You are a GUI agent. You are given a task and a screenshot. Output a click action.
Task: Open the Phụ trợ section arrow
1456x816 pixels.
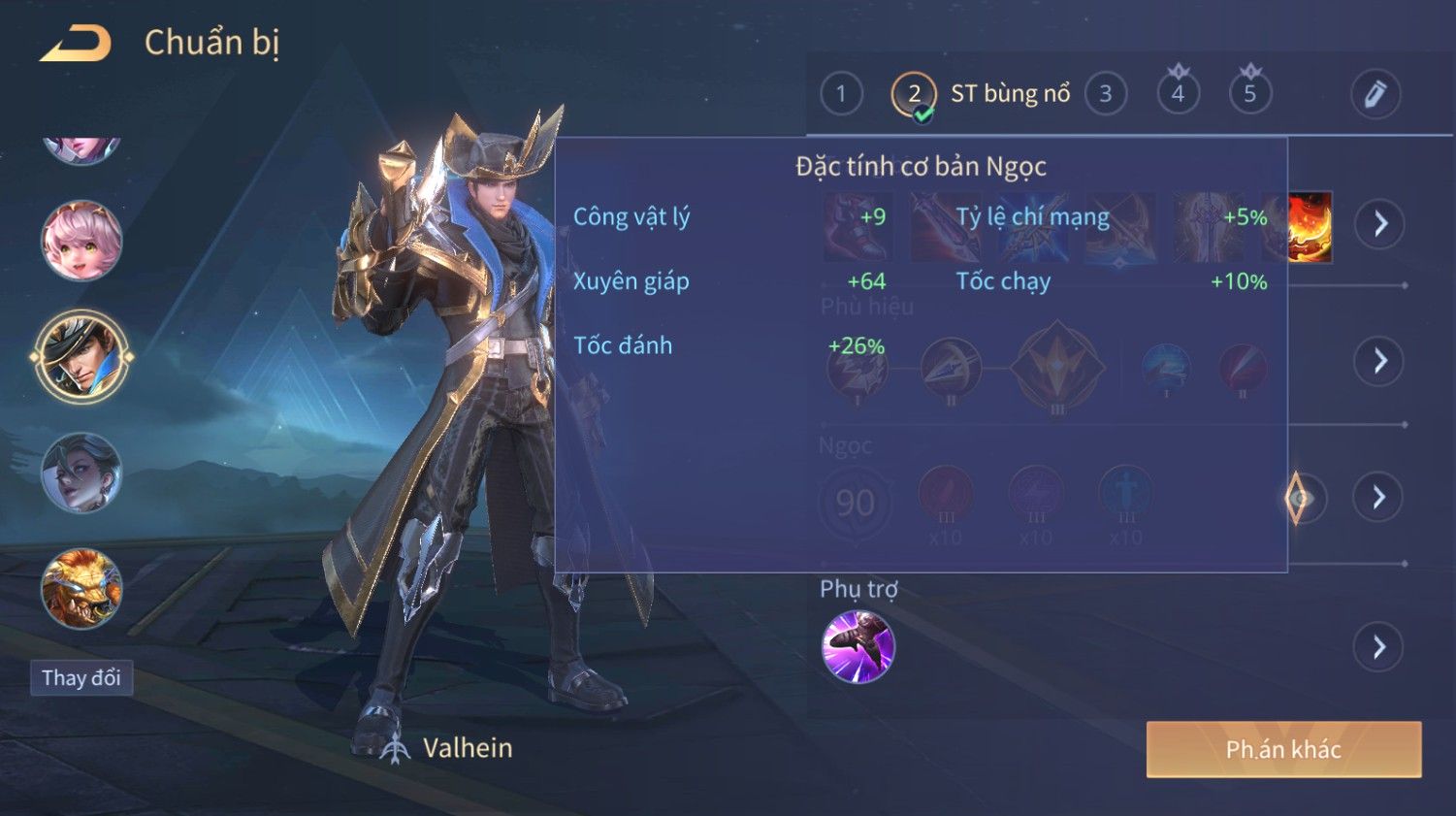coord(1379,647)
